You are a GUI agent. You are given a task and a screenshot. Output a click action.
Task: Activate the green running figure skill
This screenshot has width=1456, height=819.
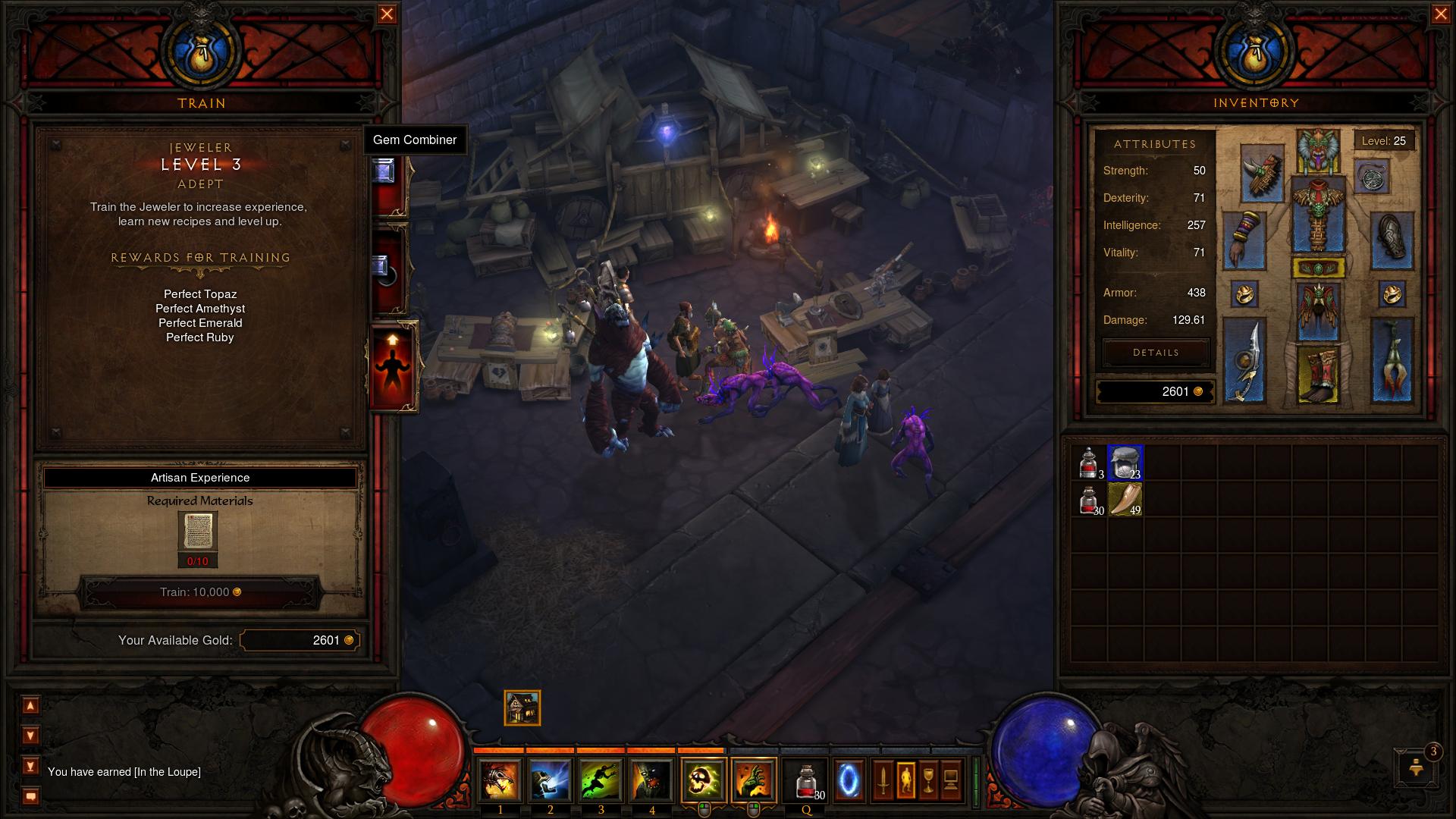point(601,780)
